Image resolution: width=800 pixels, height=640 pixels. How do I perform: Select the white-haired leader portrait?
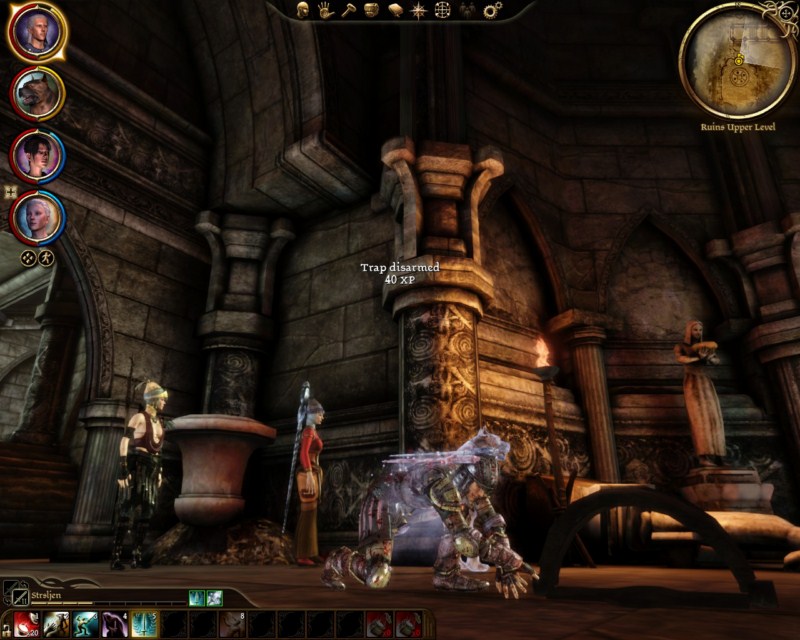point(38,32)
